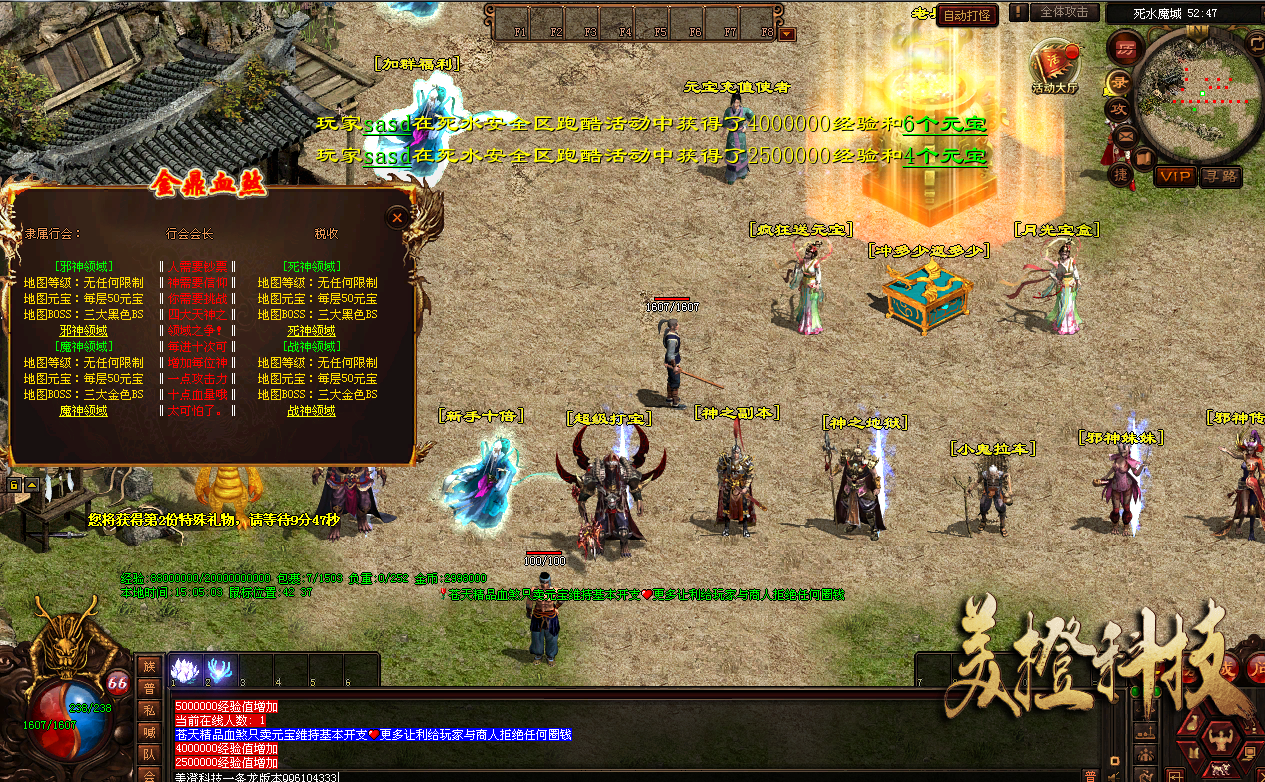Open the VIP panel
This screenshot has height=782, width=1265.
click(x=1175, y=176)
